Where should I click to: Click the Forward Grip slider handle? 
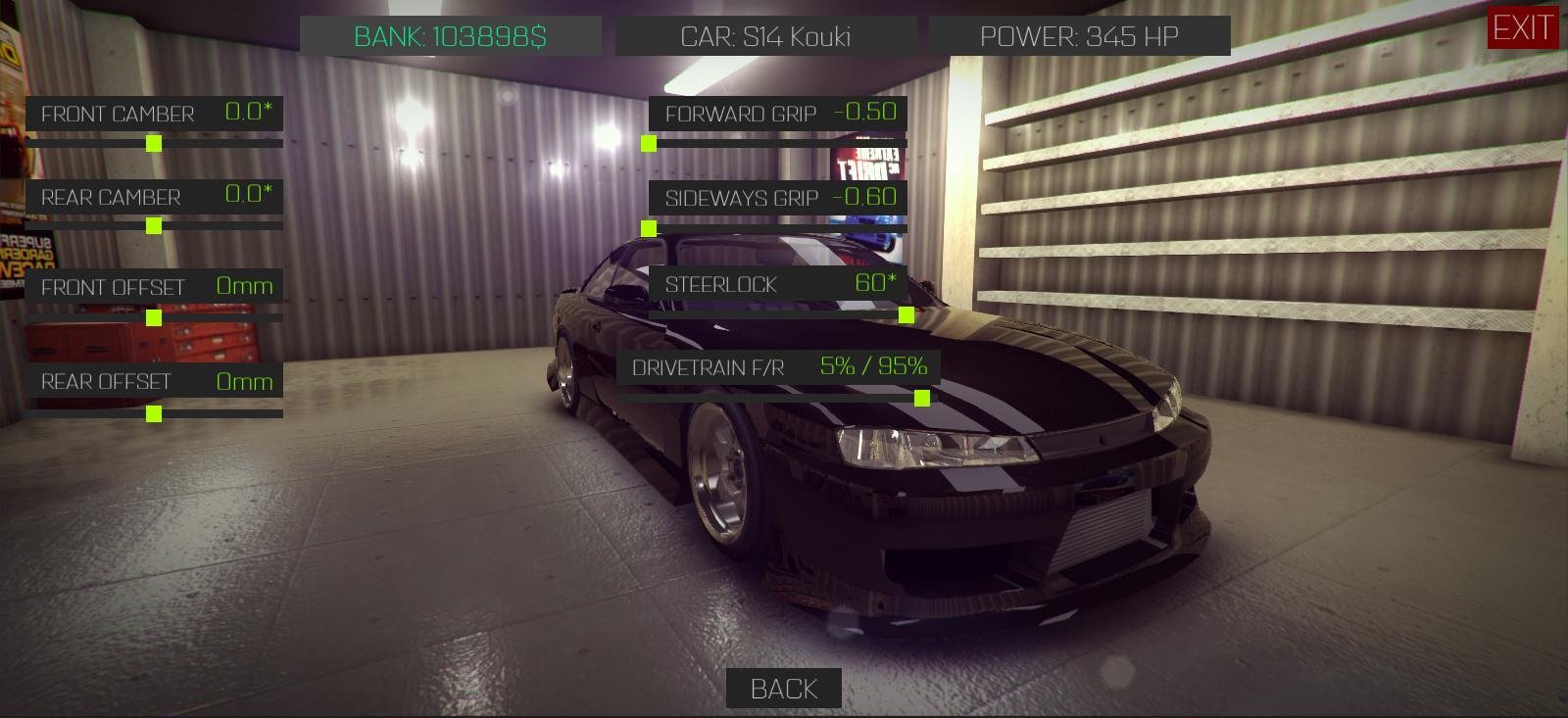tap(649, 144)
